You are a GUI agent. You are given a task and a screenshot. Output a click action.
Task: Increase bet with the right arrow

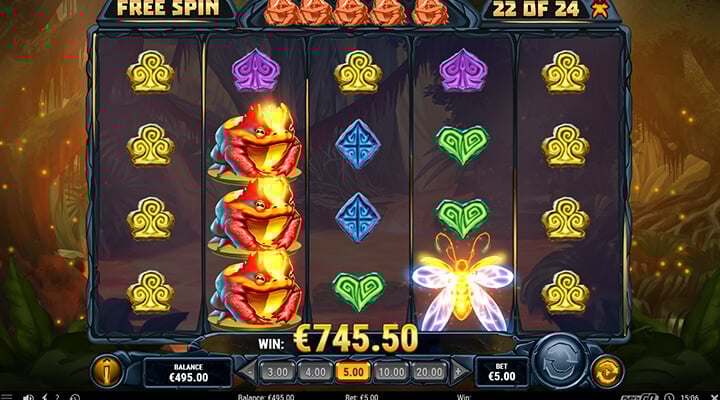click(x=459, y=372)
